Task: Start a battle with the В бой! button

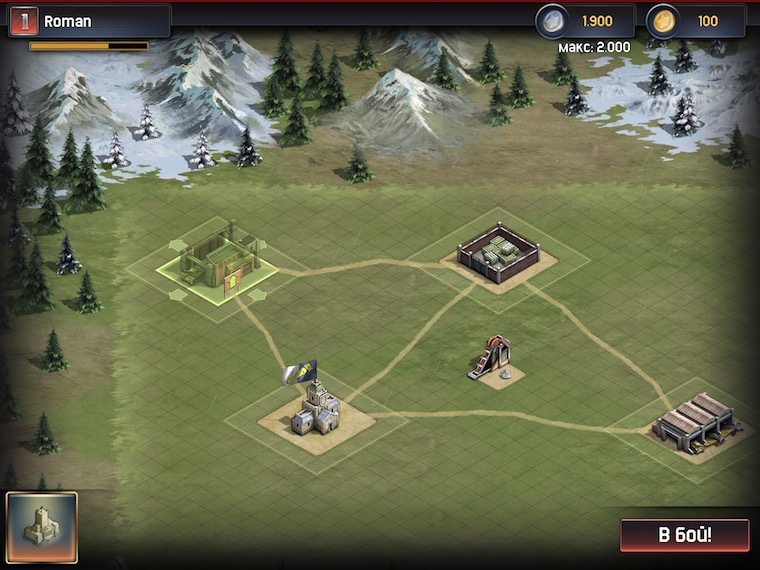Action: coord(684,534)
